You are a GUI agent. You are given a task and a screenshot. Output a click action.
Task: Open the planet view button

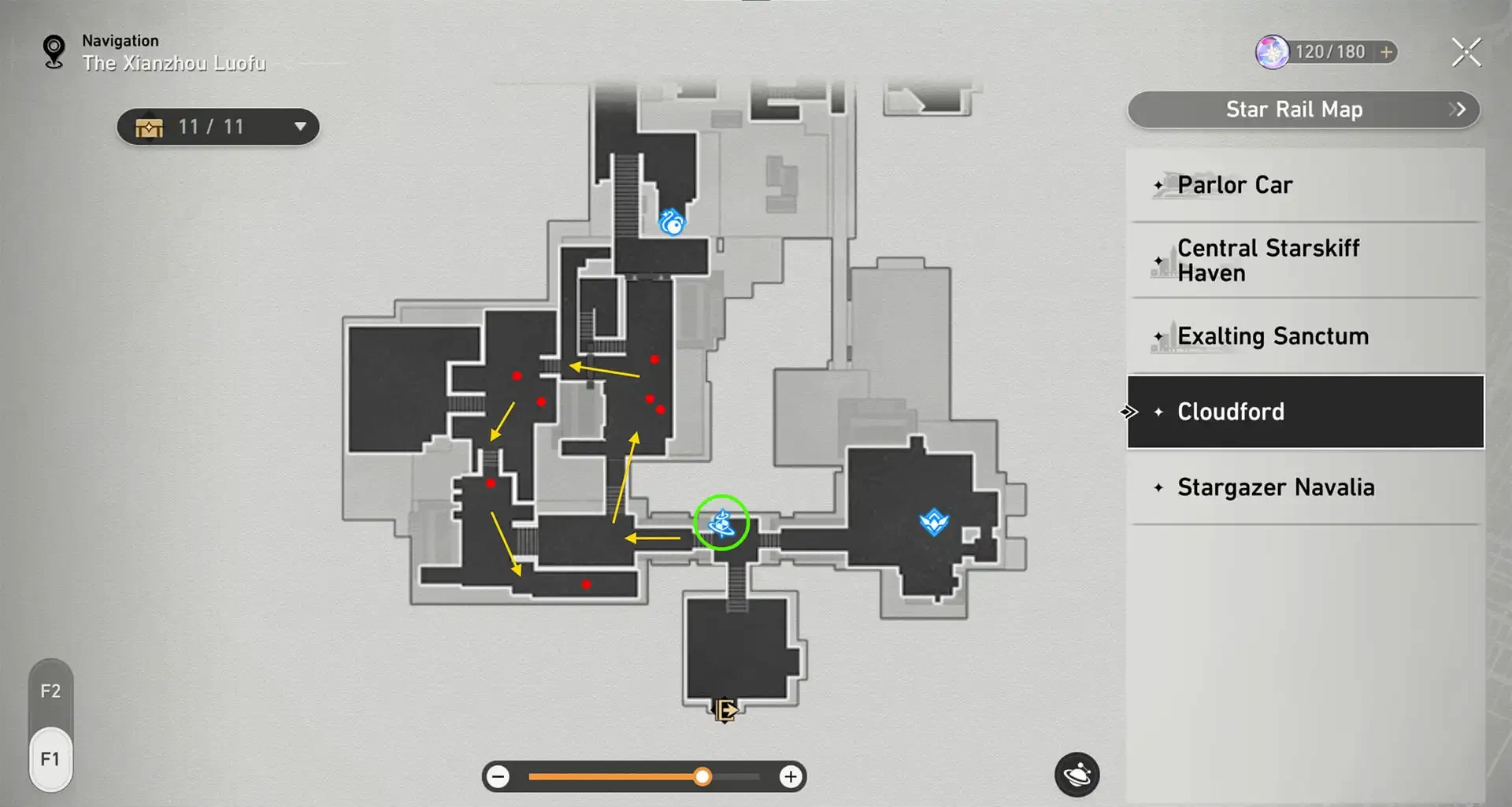1077,776
